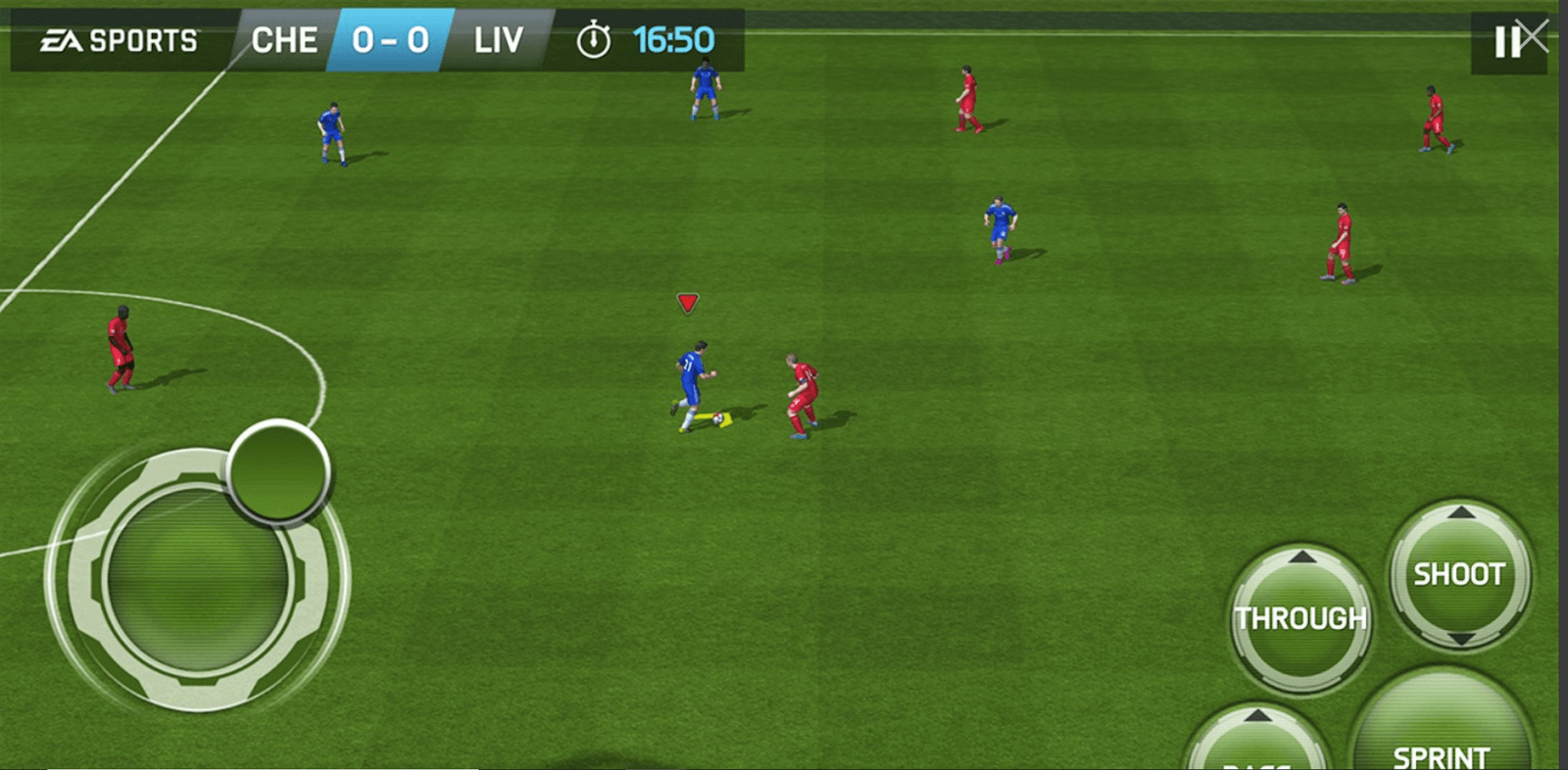Tap the down arrow on the SHOOT button

[1459, 637]
